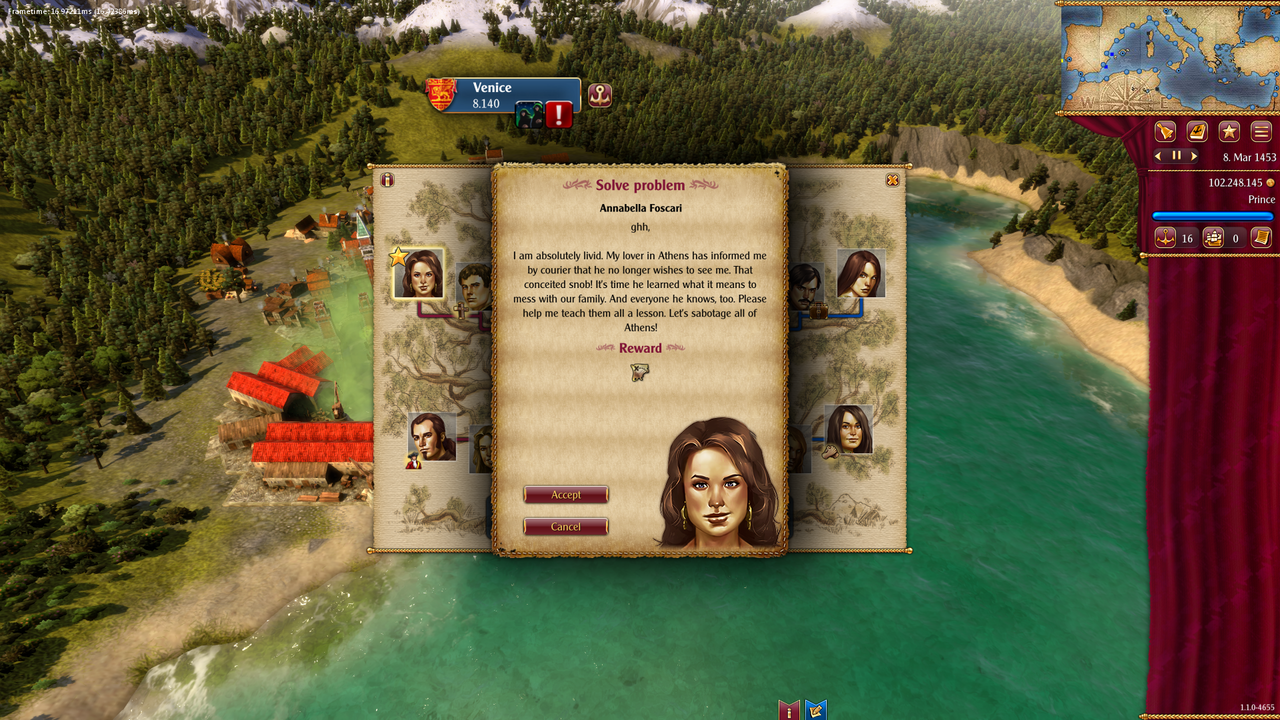The image size is (1280, 720).
Task: Open the hamburger game menu
Action: point(1261,131)
